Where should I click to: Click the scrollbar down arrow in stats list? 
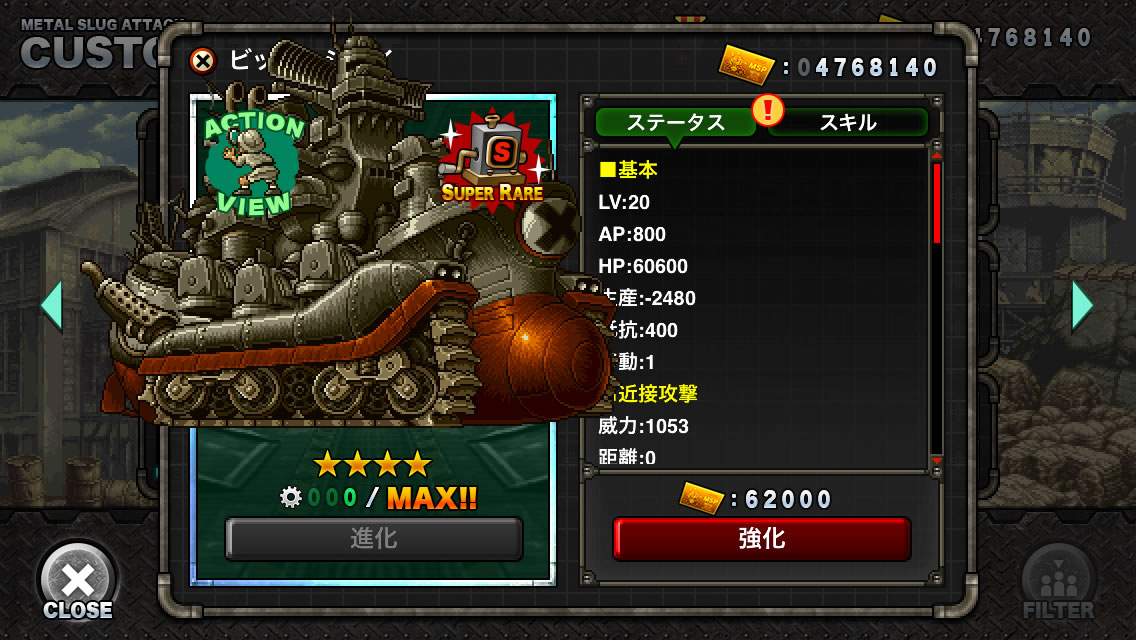937,461
